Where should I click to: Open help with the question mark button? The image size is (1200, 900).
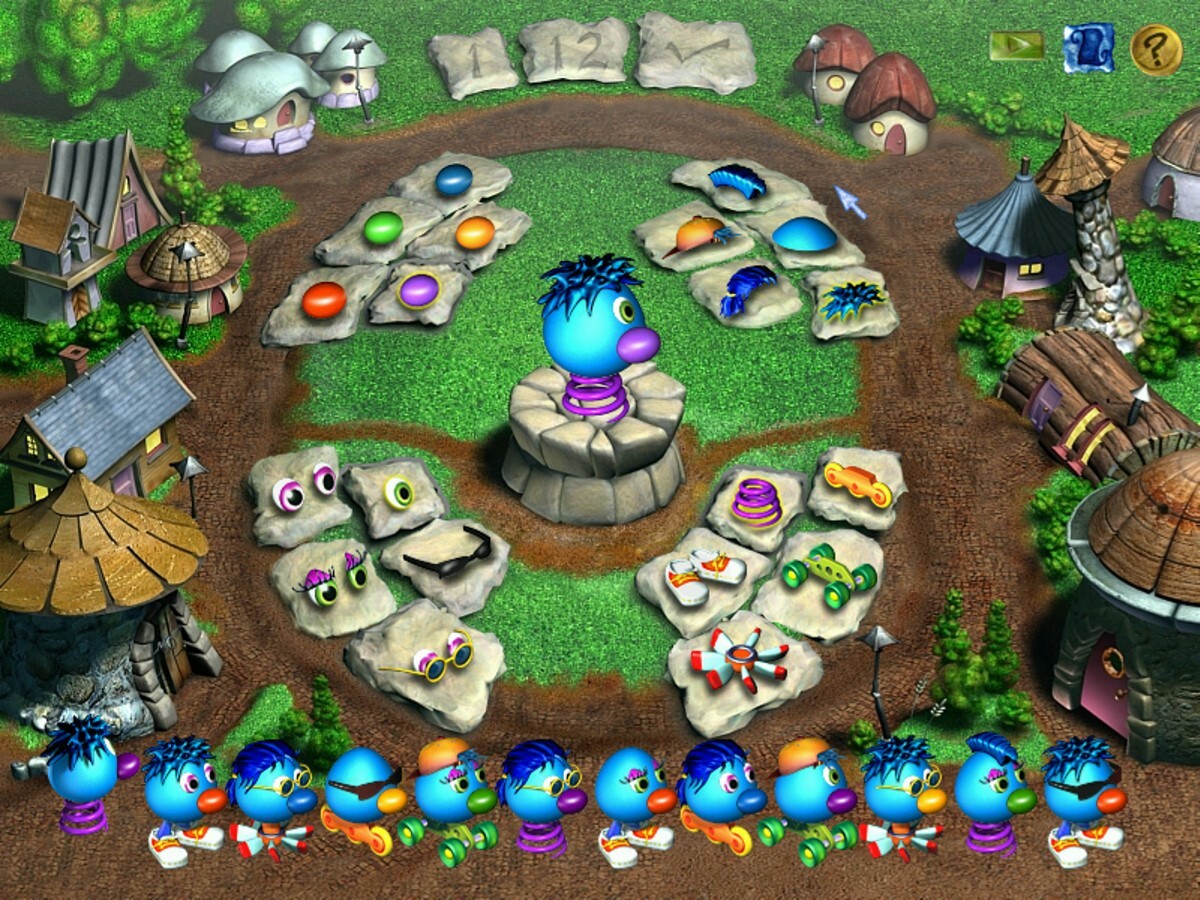[x=1156, y=48]
